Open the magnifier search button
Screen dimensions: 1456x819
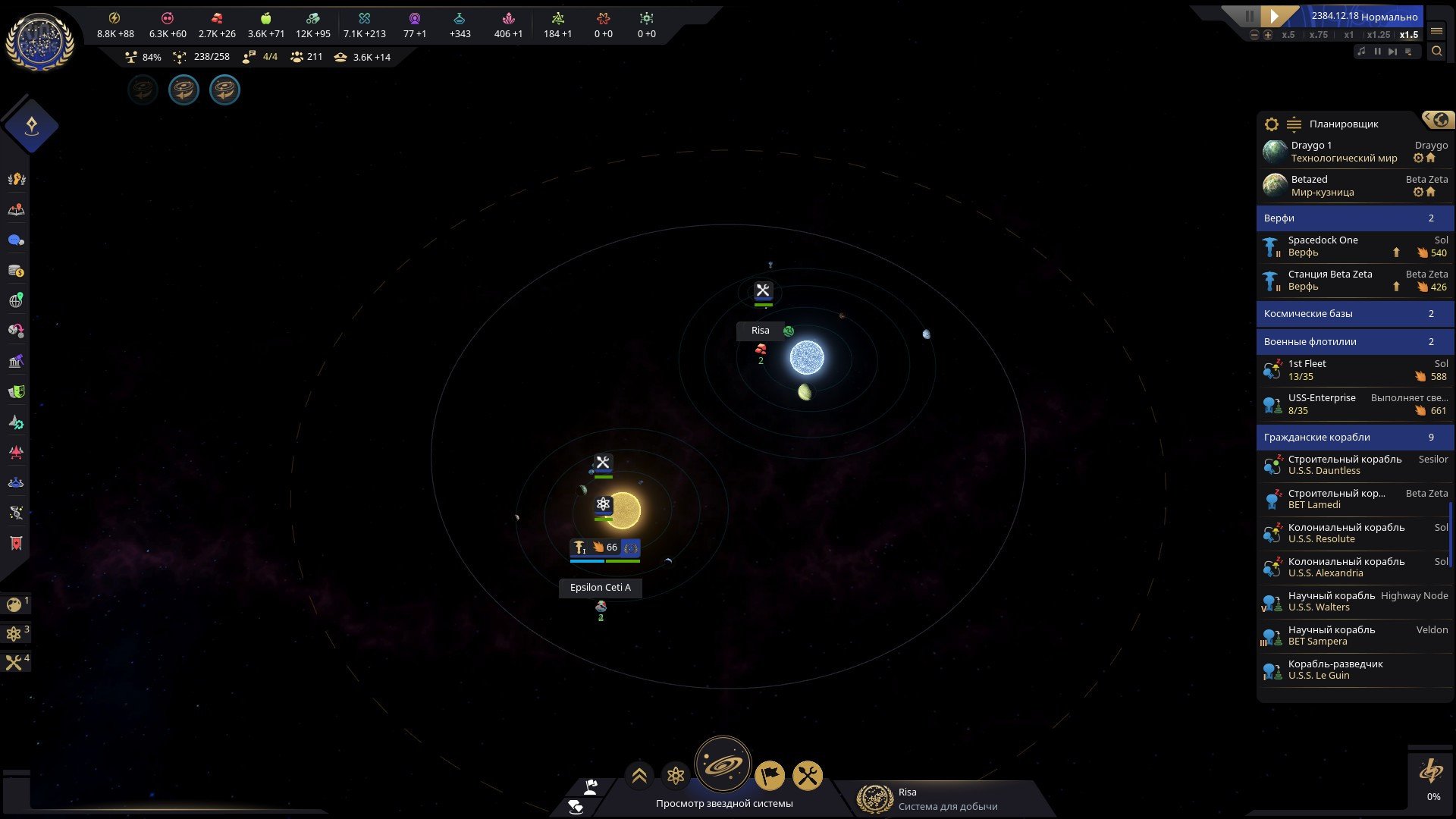pos(1436,52)
